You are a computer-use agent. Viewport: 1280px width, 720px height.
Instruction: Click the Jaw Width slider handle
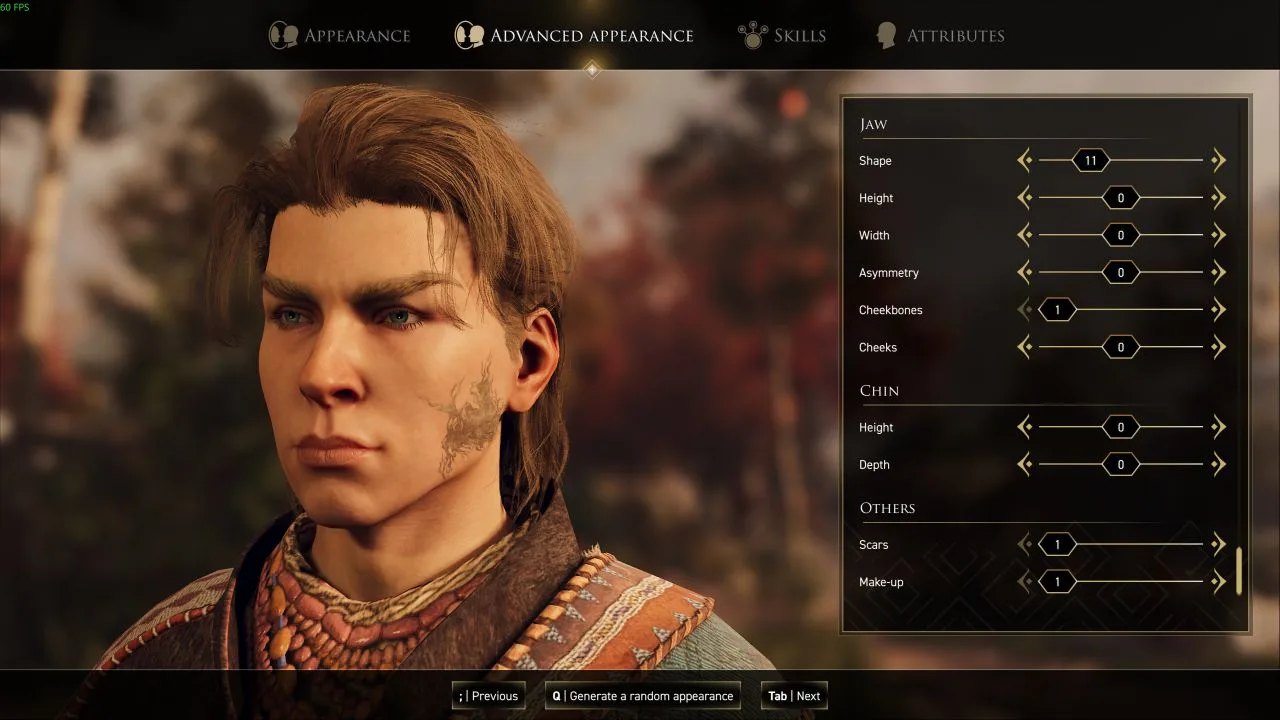(1120, 235)
